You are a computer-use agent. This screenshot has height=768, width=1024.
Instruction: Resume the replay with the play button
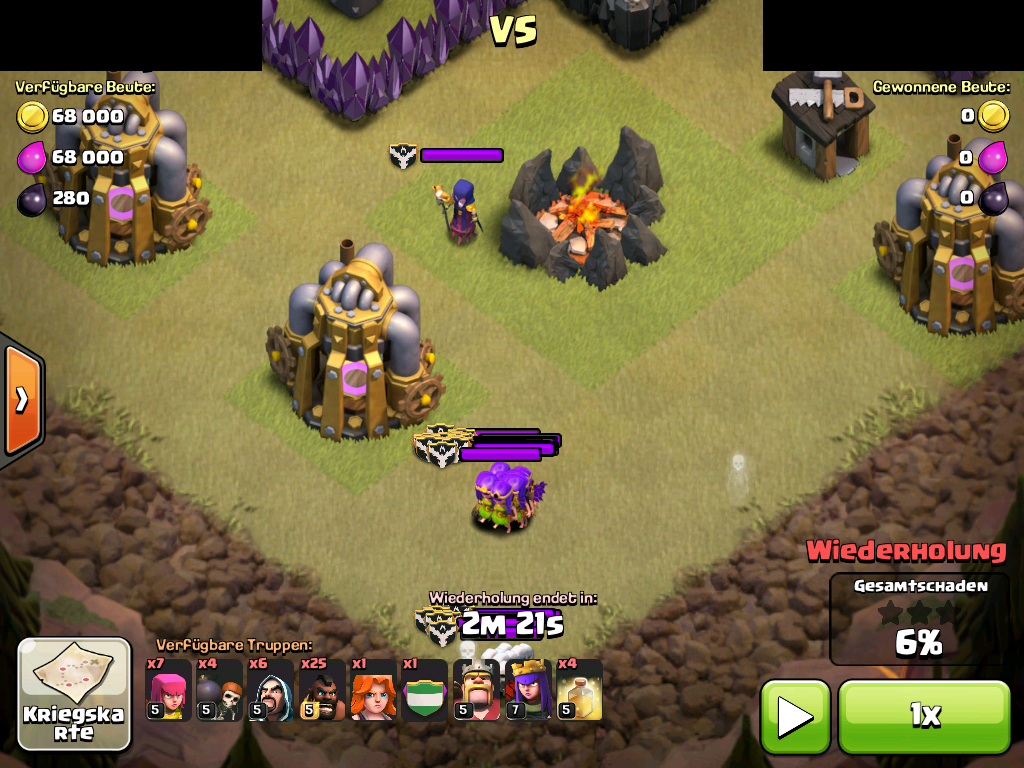pyautogui.click(x=795, y=716)
